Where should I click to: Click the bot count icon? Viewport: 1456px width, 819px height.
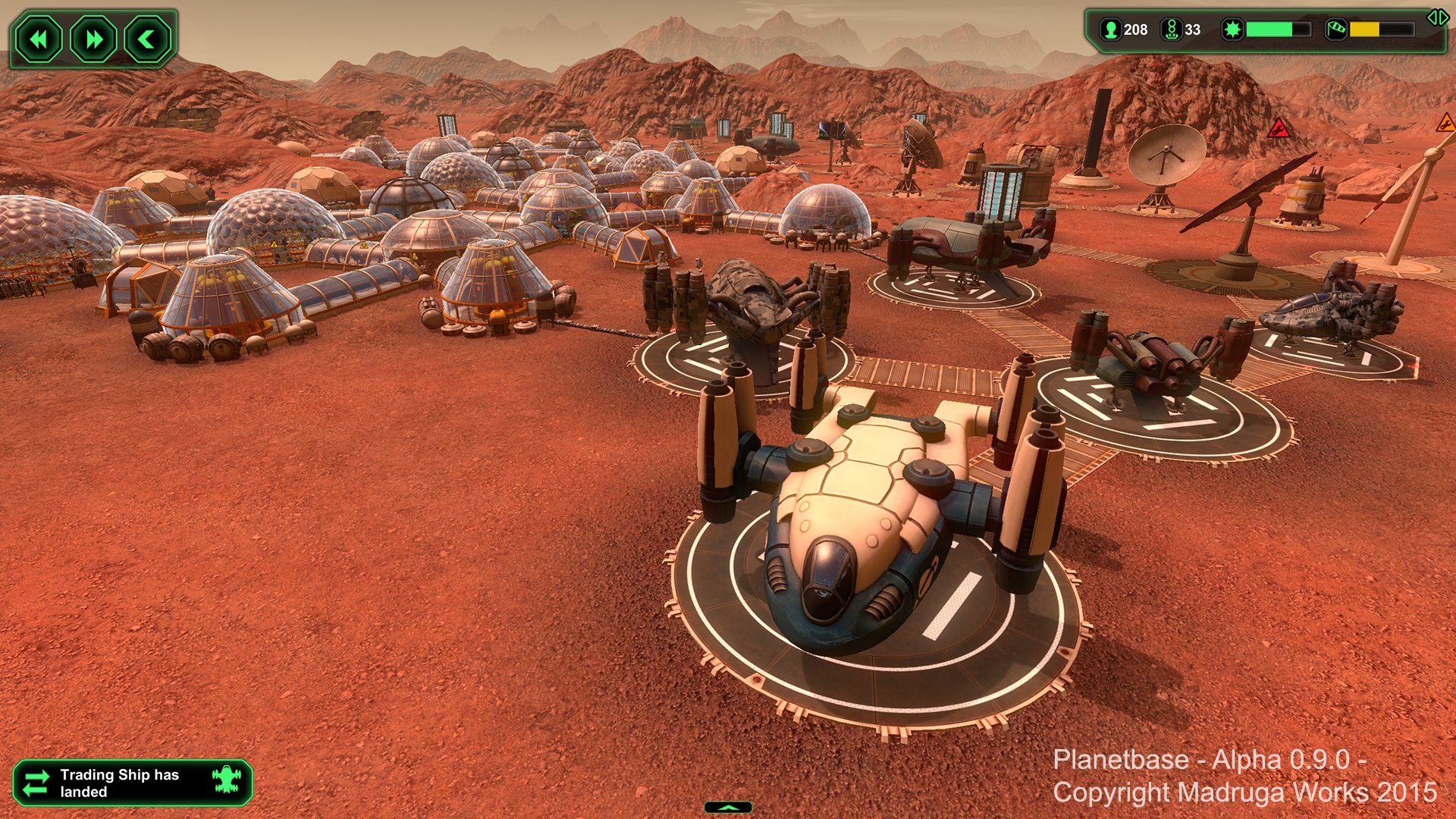[x=1172, y=30]
